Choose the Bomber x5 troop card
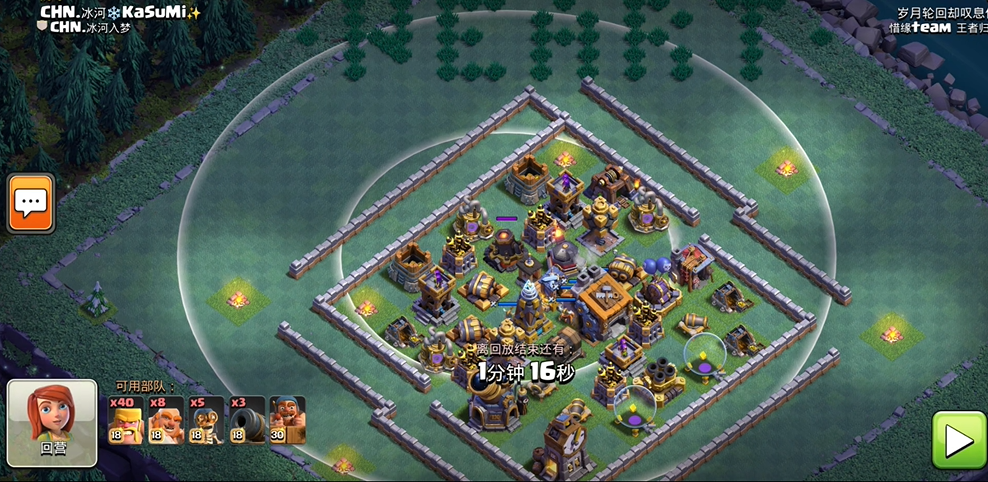 [x=207, y=420]
